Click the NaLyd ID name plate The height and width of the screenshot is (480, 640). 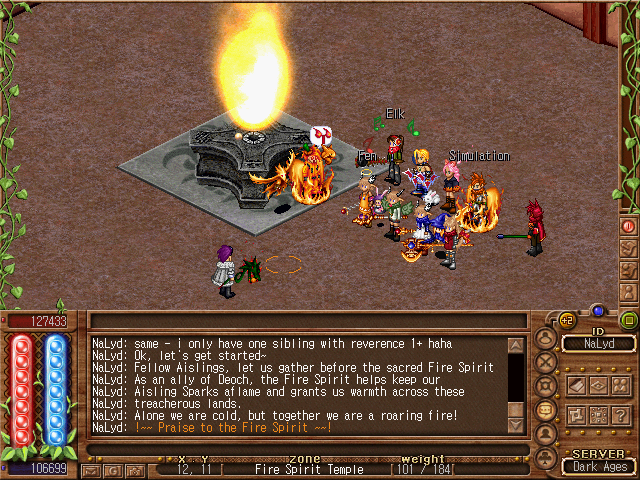coord(598,343)
